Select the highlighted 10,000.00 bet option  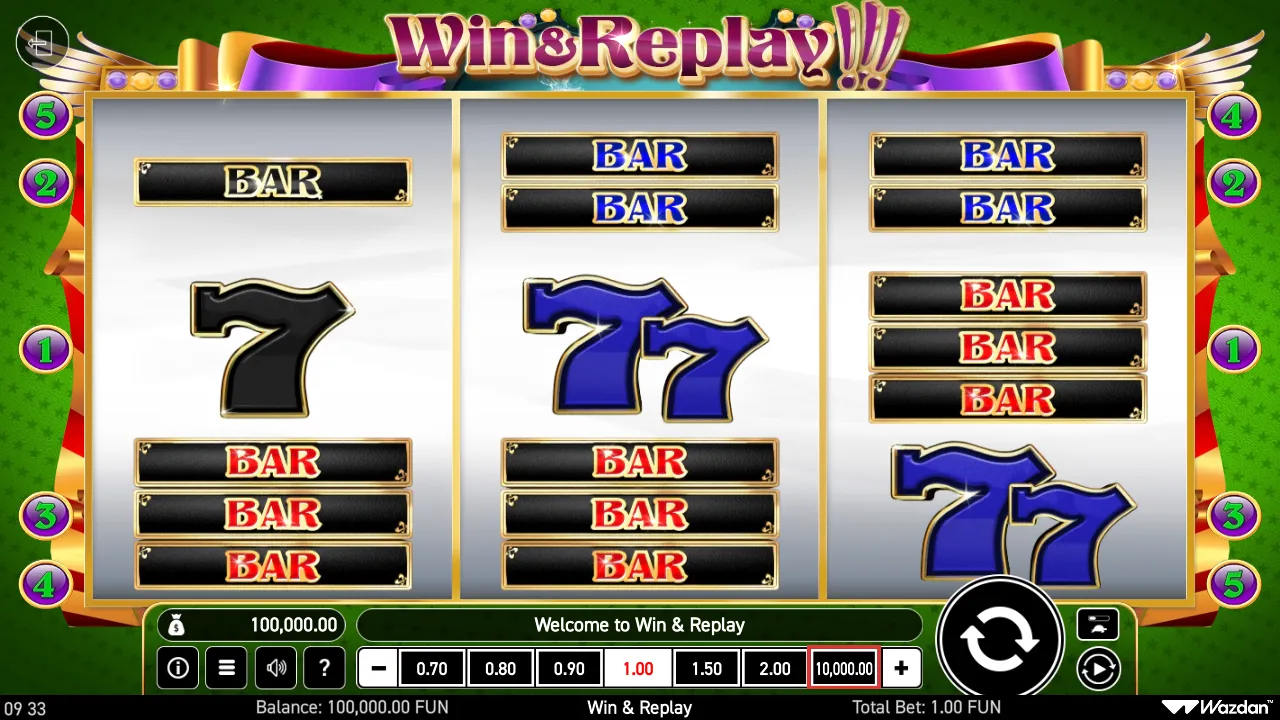point(842,668)
